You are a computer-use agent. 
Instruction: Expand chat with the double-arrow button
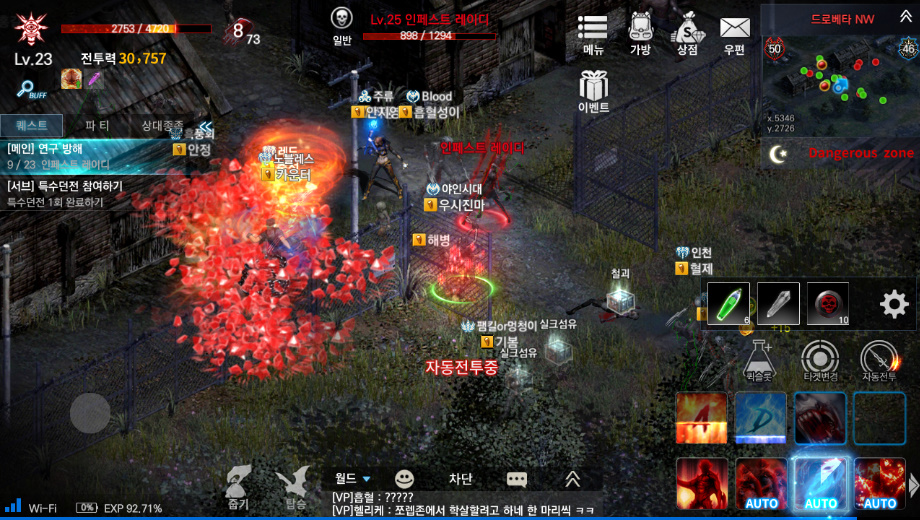[573, 479]
